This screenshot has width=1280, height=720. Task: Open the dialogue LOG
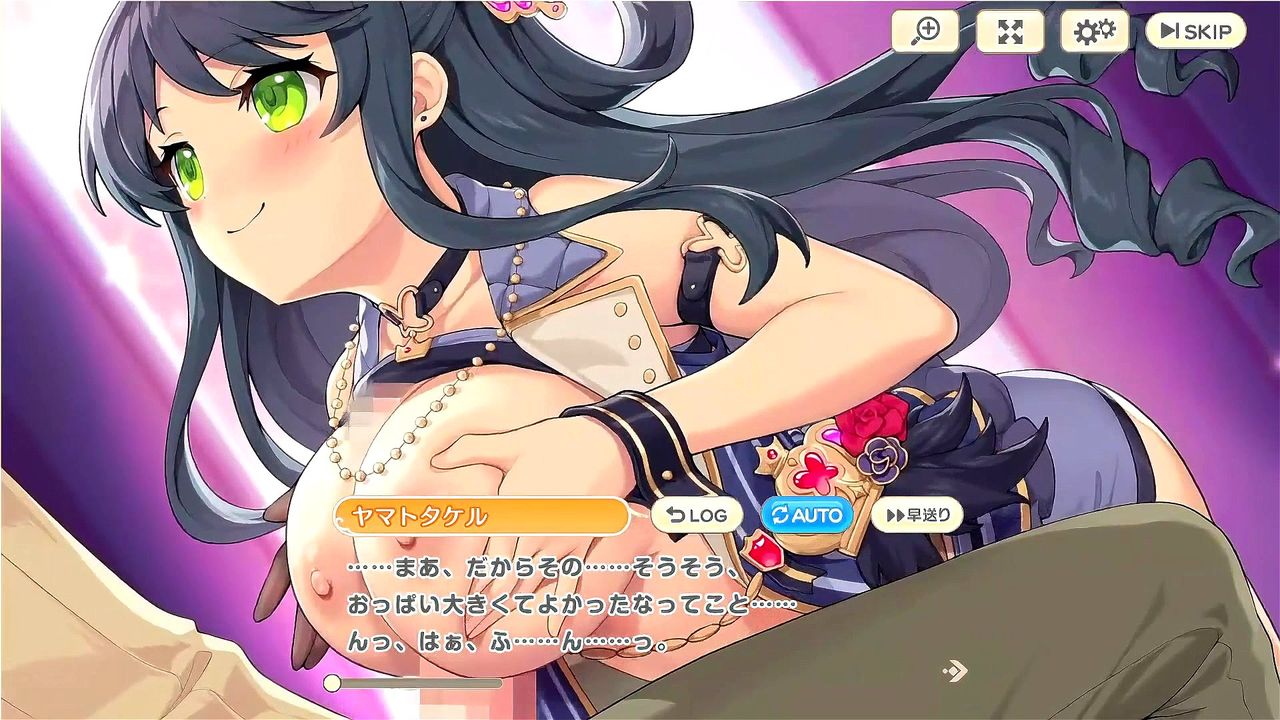pyautogui.click(x=697, y=516)
